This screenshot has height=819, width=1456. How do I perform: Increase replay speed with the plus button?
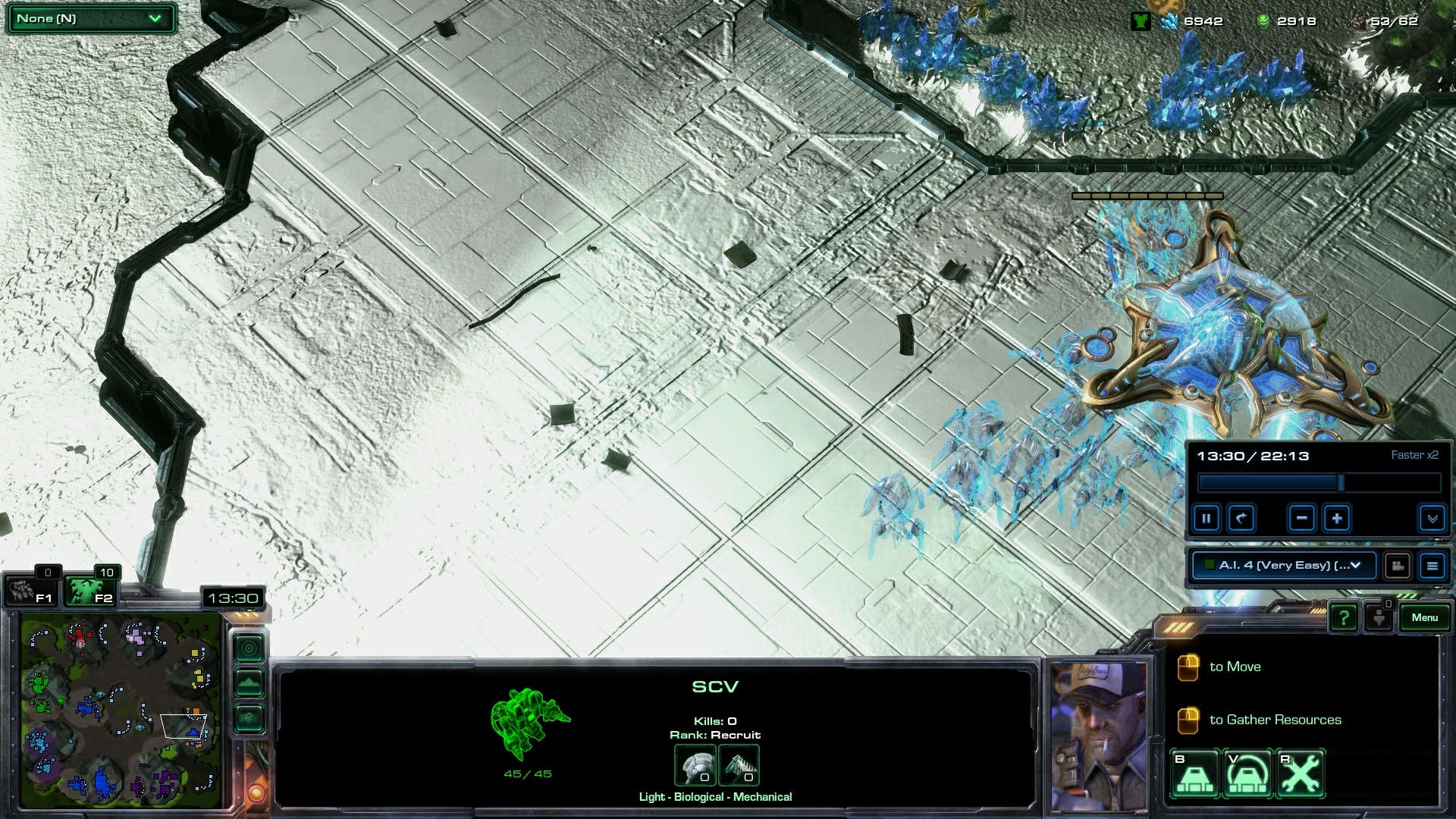[1337, 519]
